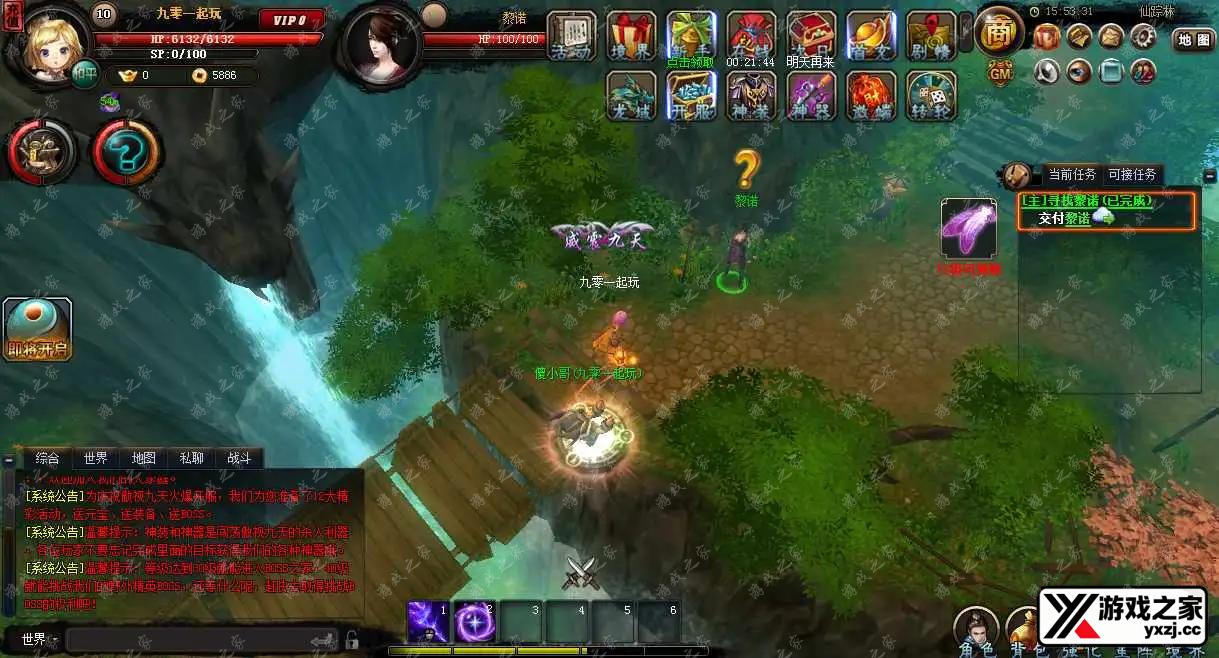Image resolution: width=1219 pixels, height=658 pixels.
Task: Open the 龙域 dragon icon
Action: (631, 97)
